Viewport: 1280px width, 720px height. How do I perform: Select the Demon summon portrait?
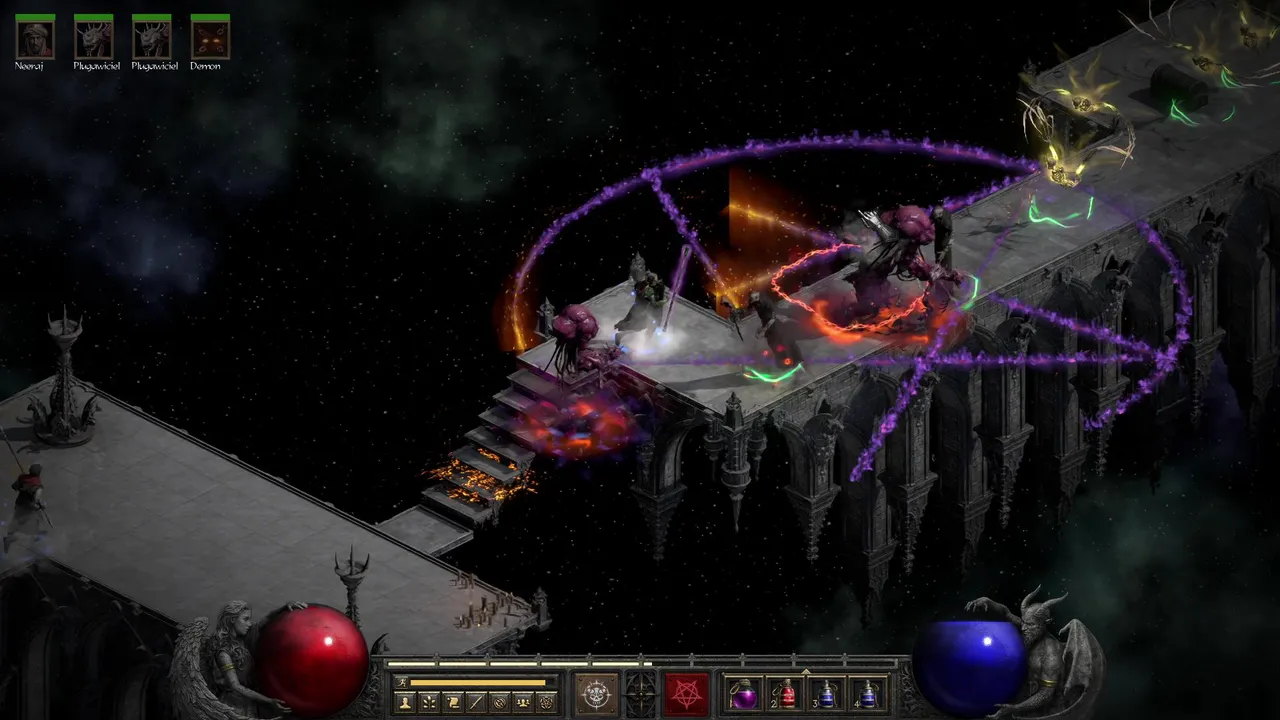coord(210,38)
